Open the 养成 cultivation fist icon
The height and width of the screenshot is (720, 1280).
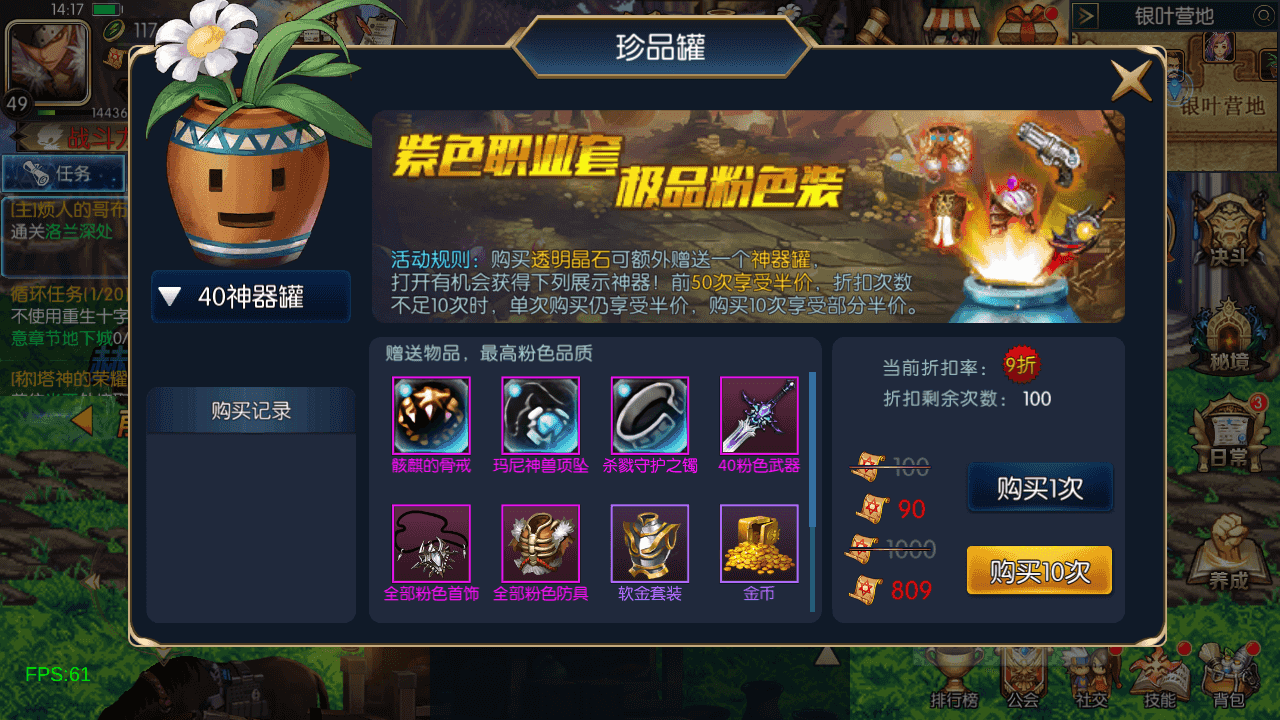pyautogui.click(x=1228, y=548)
